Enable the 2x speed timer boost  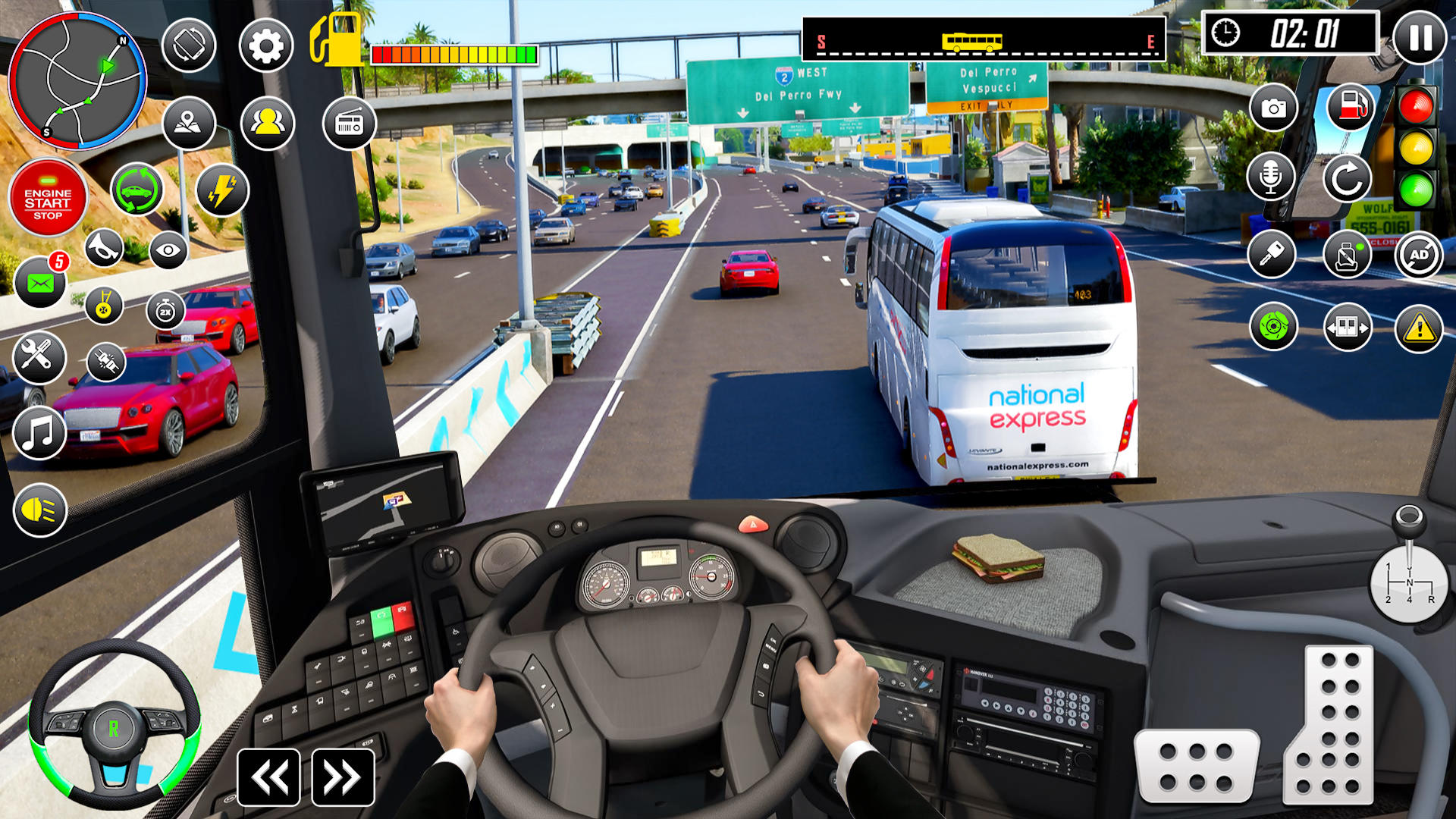pyautogui.click(x=165, y=309)
